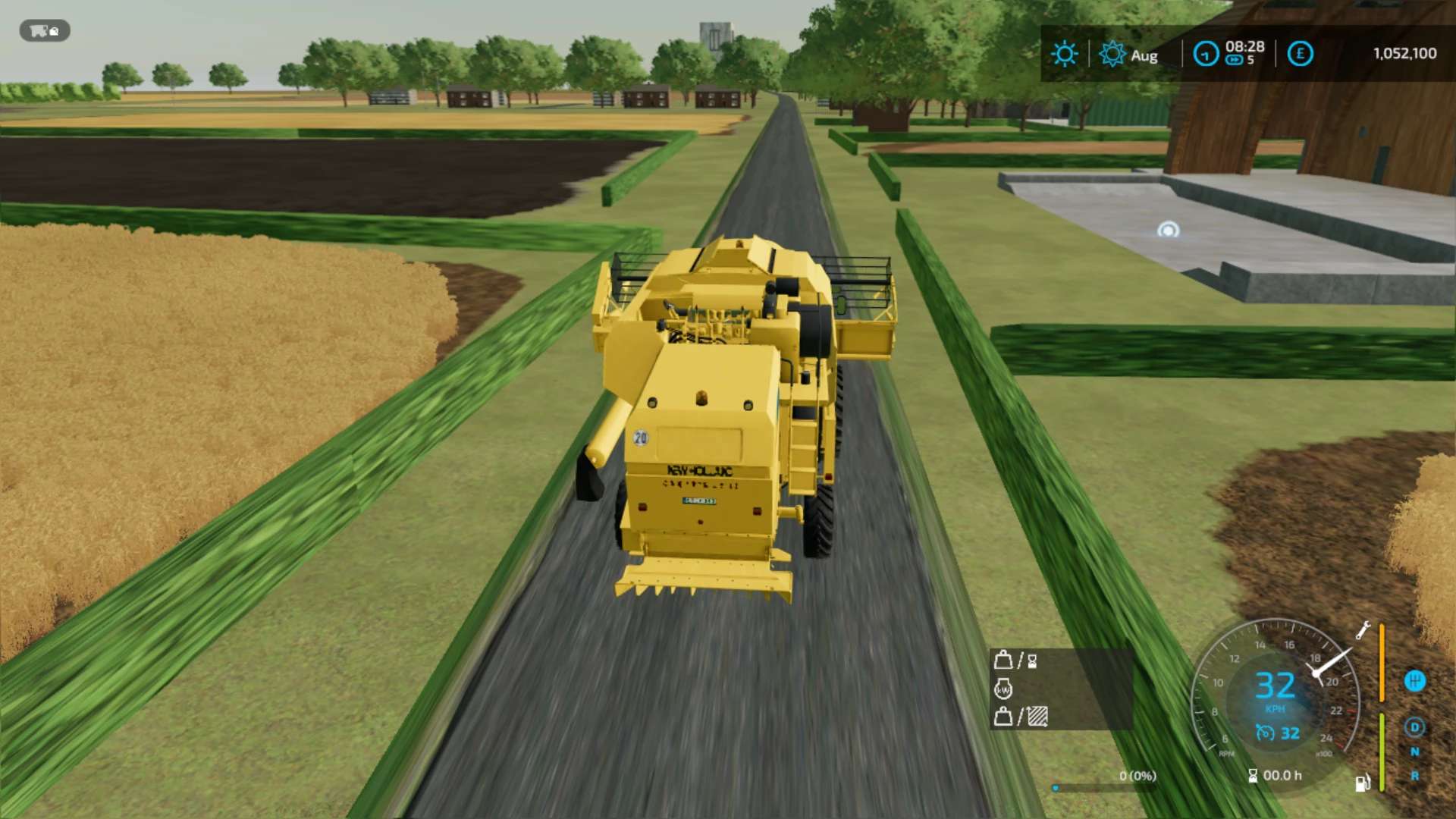1456x819 pixels.
Task: Switch to the N neutral gear indicator
Action: 1415,752
